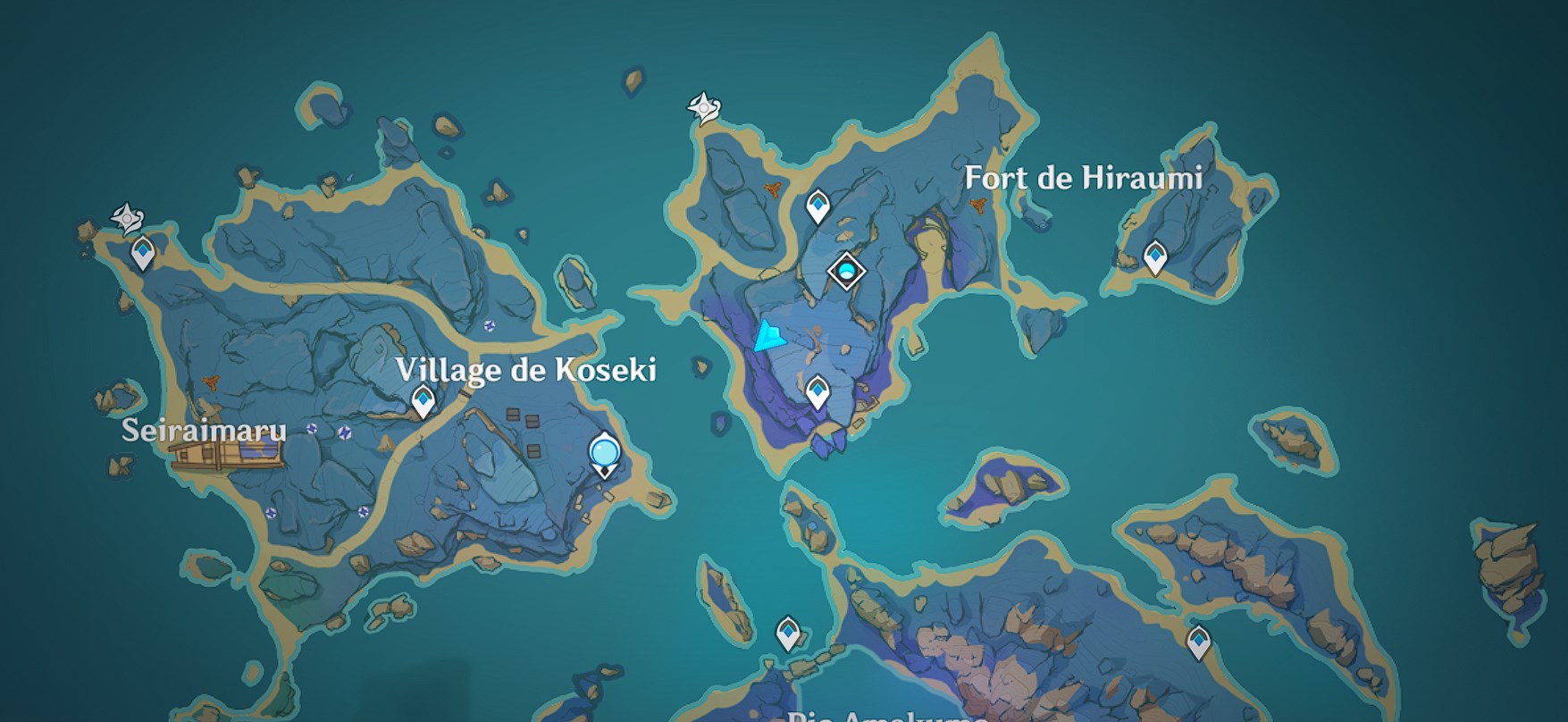Pick the teleport waypoint next to the western Waverider icon

pos(143,253)
